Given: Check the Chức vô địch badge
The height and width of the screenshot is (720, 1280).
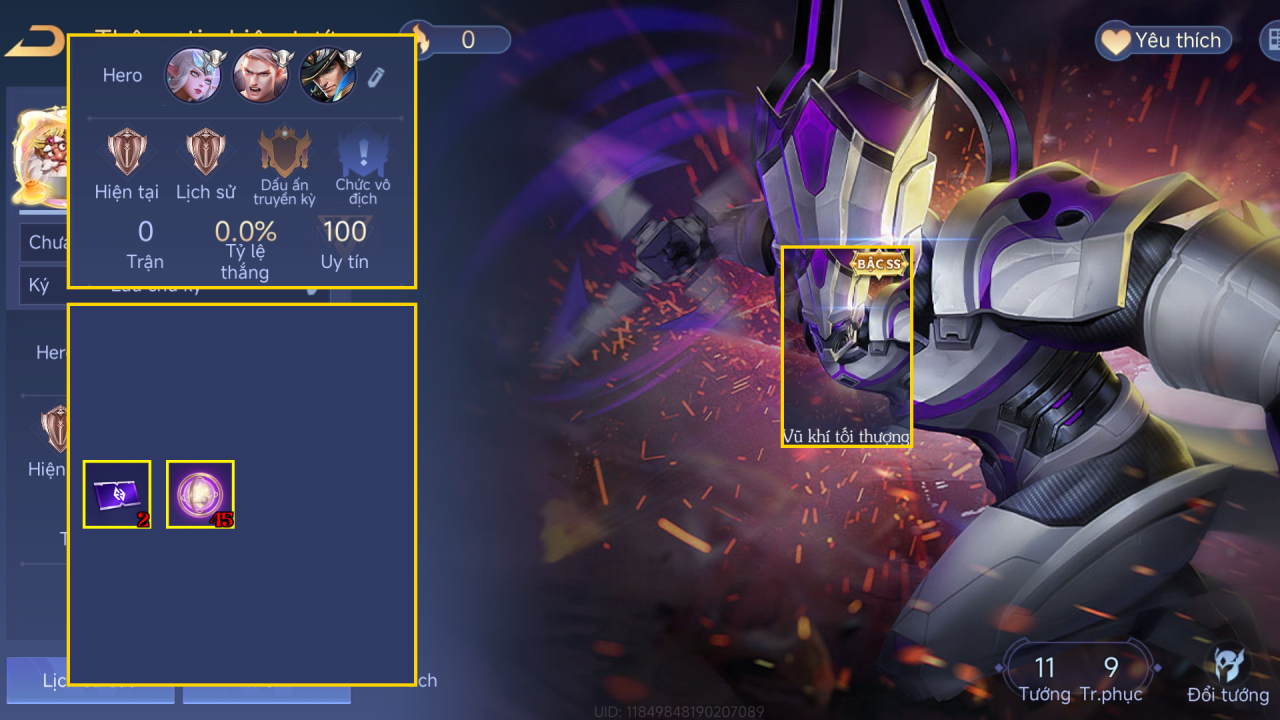Looking at the screenshot, I should (363, 153).
